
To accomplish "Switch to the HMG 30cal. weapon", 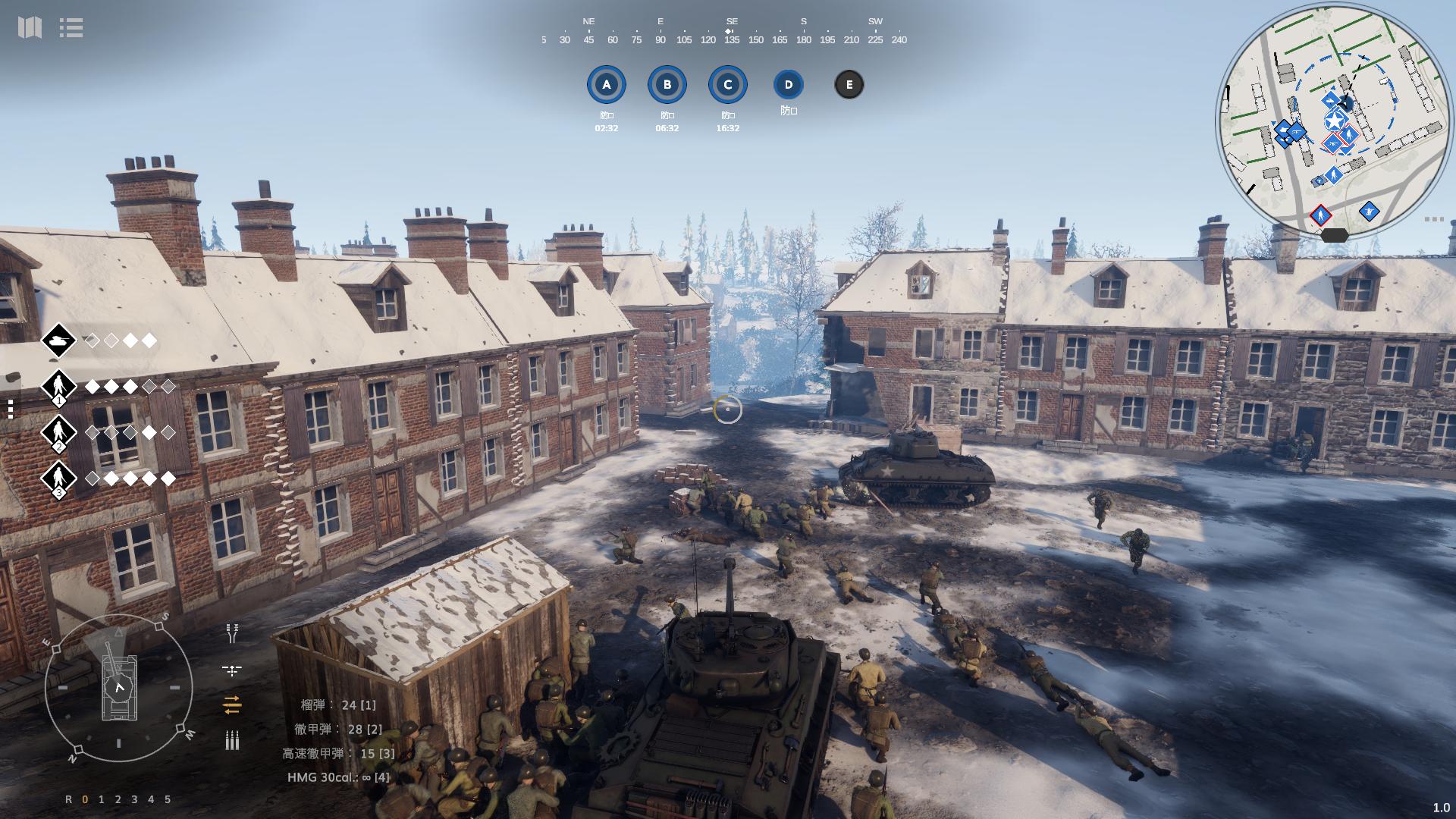I will click(x=338, y=777).
